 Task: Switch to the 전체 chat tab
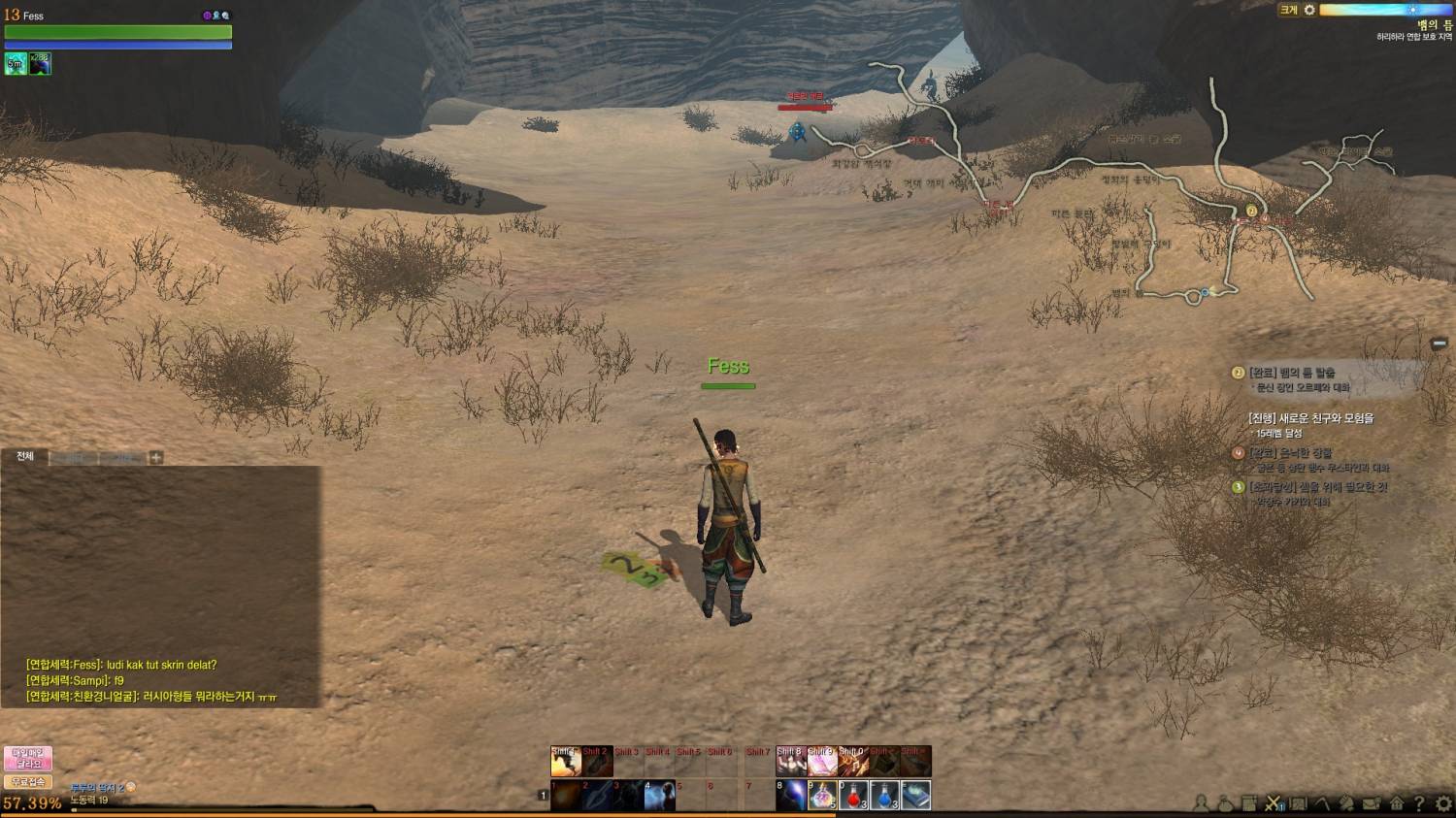[25, 456]
